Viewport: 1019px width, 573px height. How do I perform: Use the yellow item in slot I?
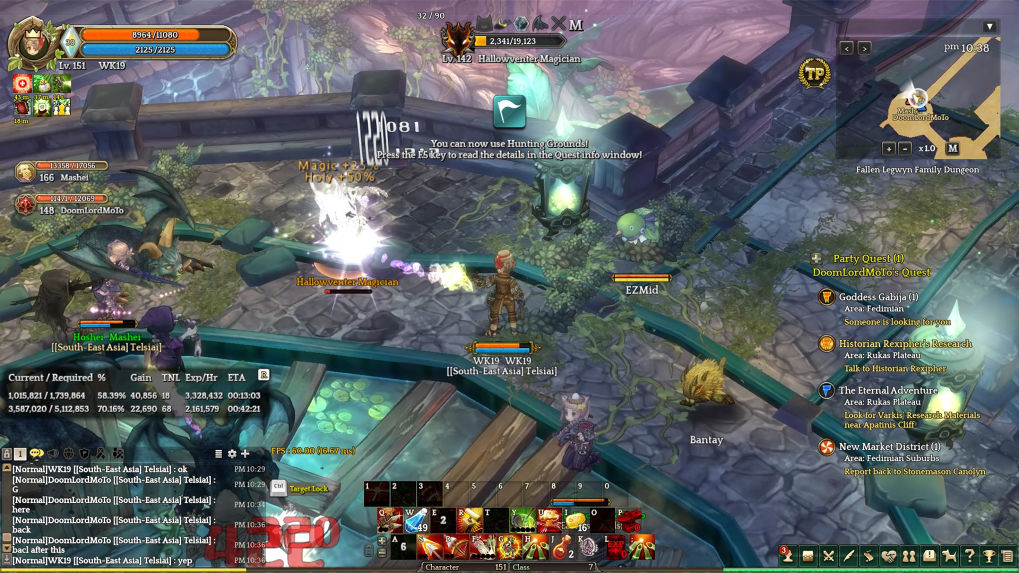click(576, 521)
